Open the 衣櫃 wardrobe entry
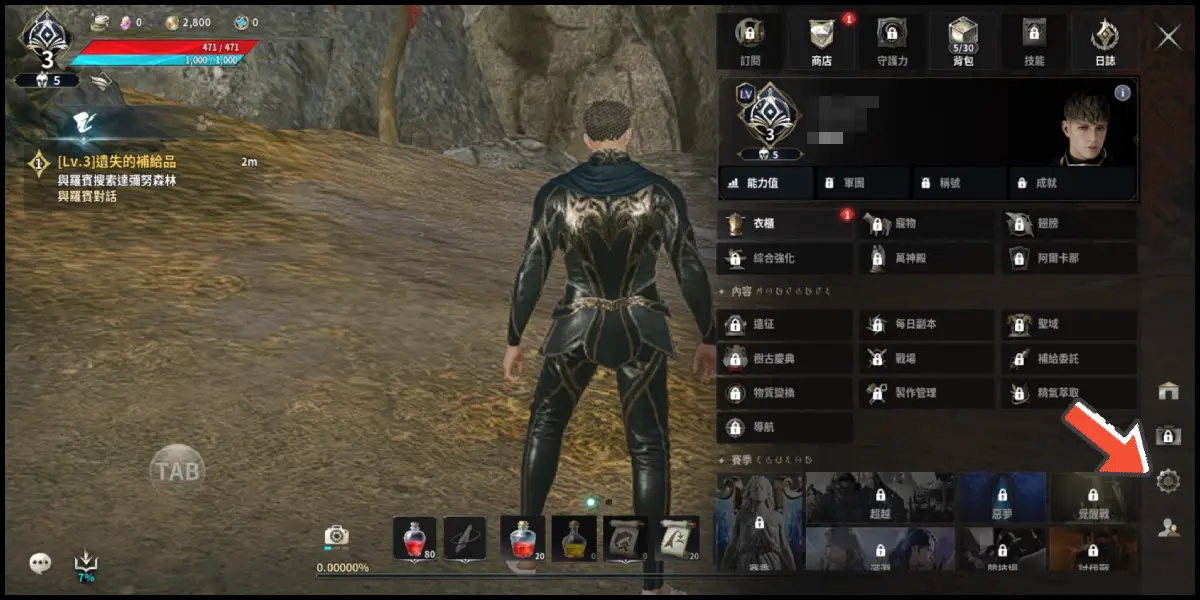Image resolution: width=1200 pixels, height=600 pixels. pyautogui.click(x=785, y=224)
